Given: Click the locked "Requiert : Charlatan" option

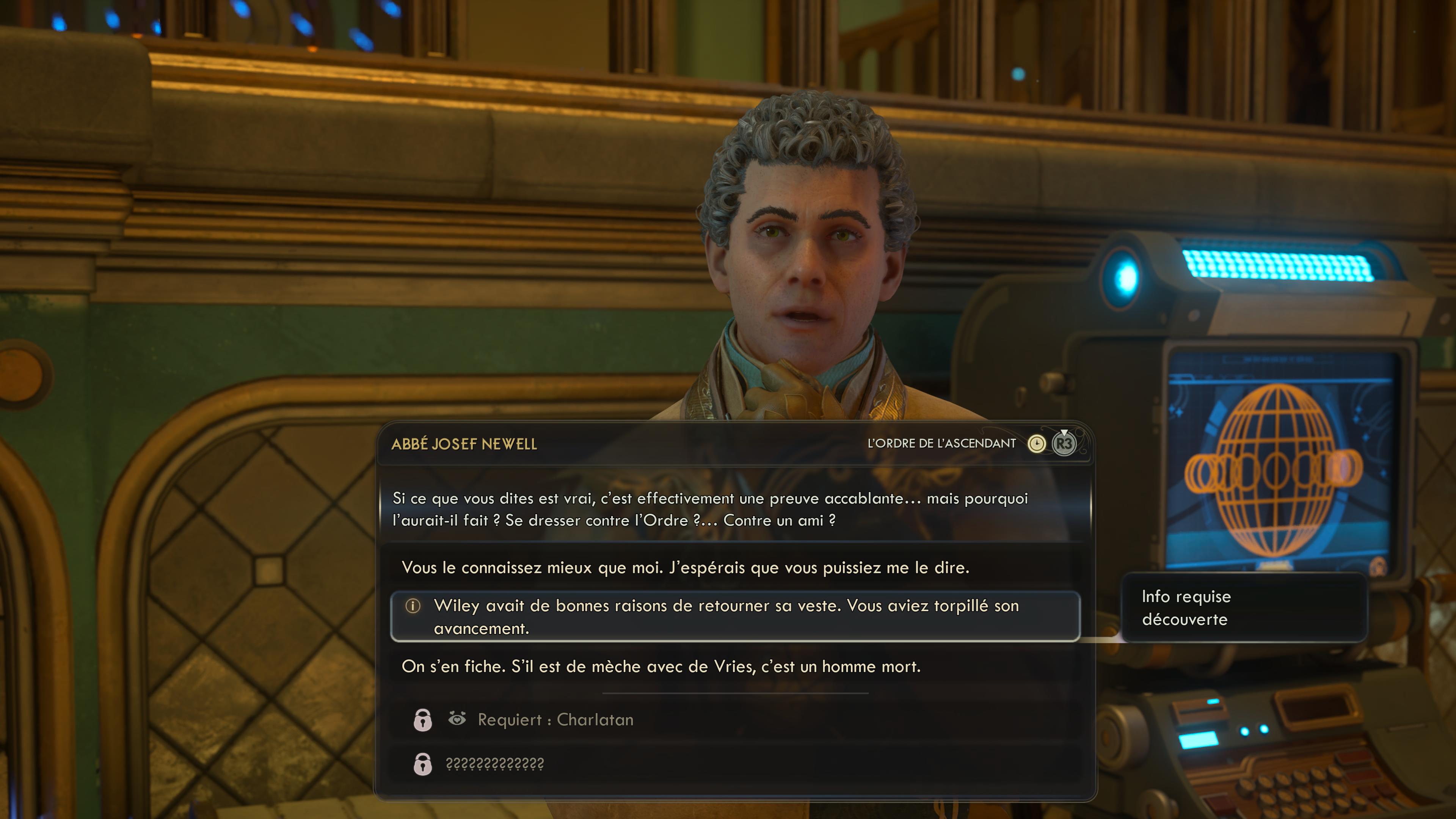Looking at the screenshot, I should [555, 720].
